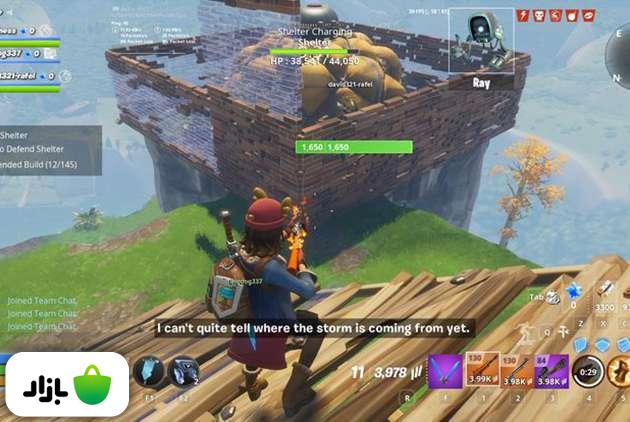Open the Bazaar store logo overlay
630x422 pixels.
pos(65,384)
